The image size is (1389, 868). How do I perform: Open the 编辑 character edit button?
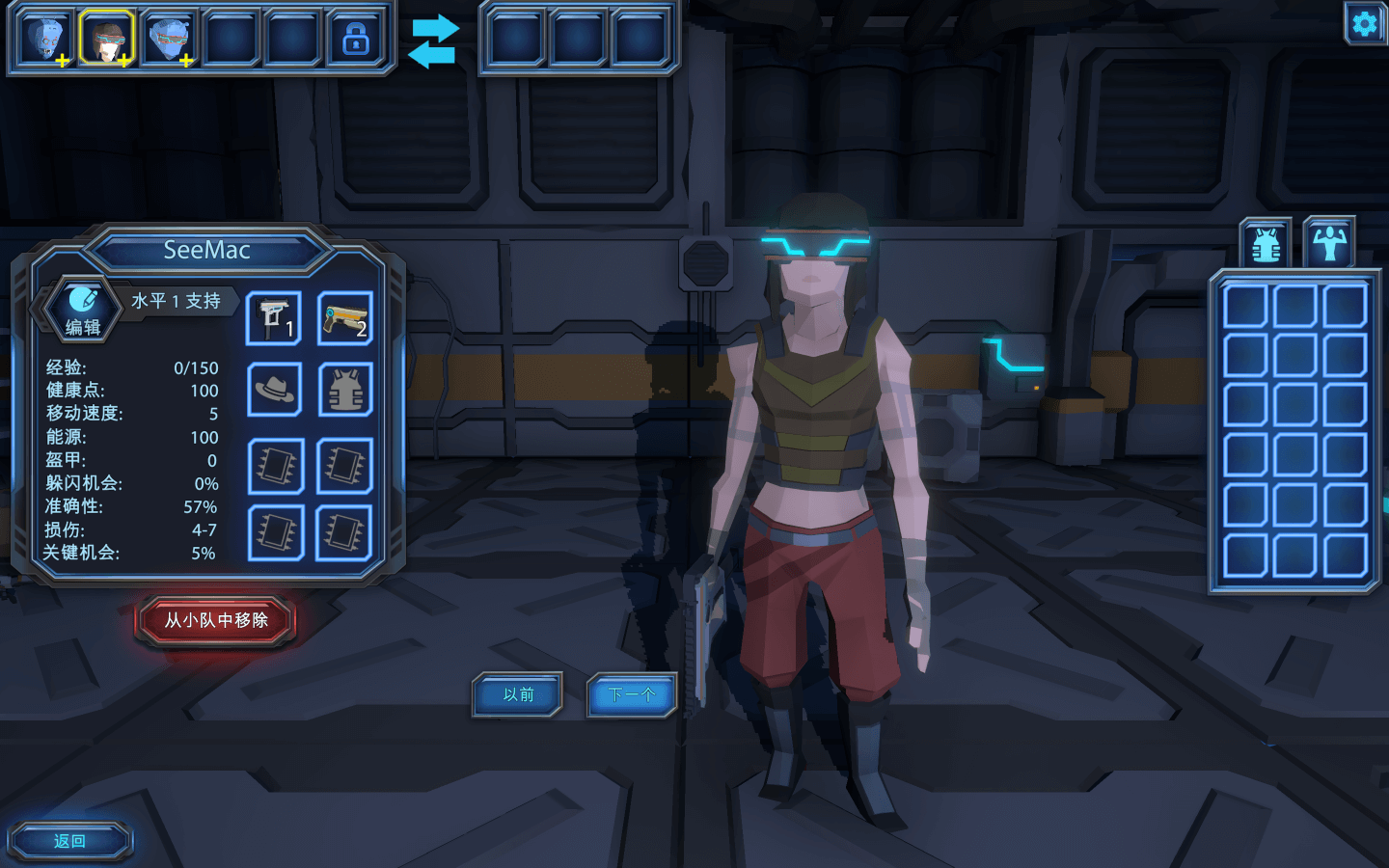coord(83,311)
